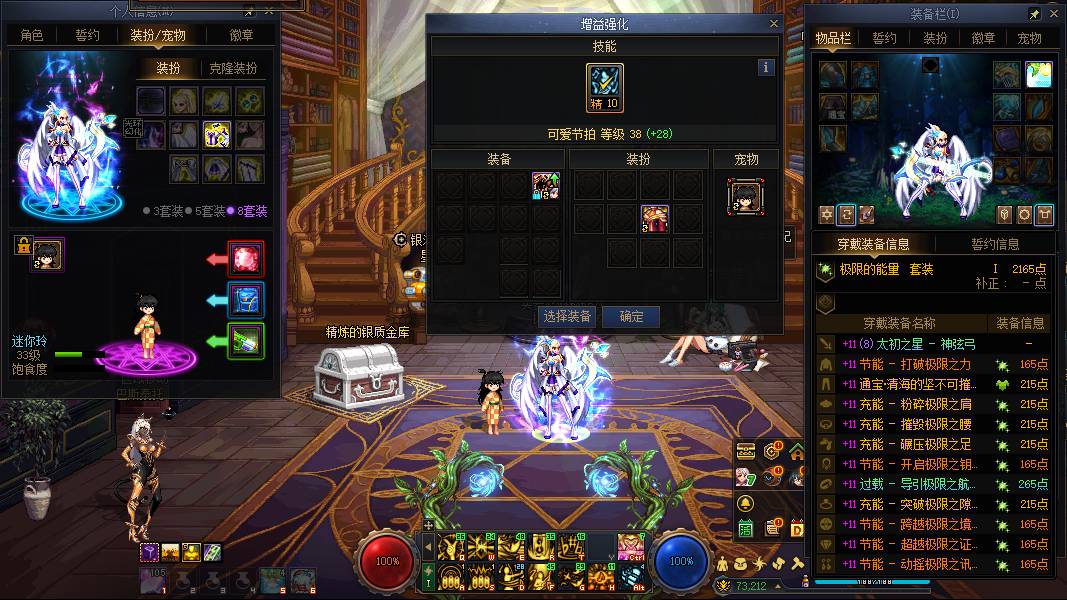This screenshot has width=1067, height=600.
Task: Switch to the 角色 tab
Action: click(32, 36)
